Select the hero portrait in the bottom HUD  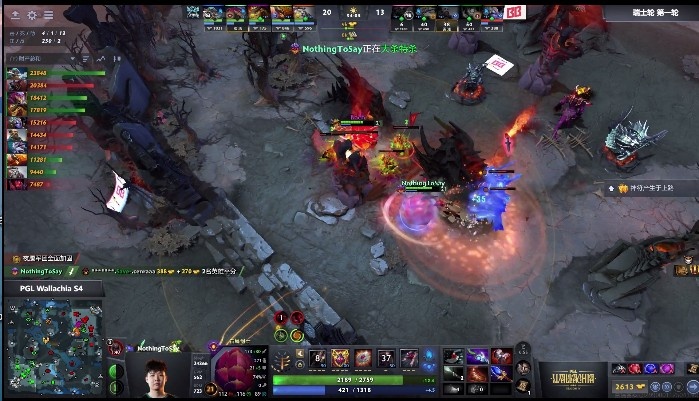coord(240,364)
